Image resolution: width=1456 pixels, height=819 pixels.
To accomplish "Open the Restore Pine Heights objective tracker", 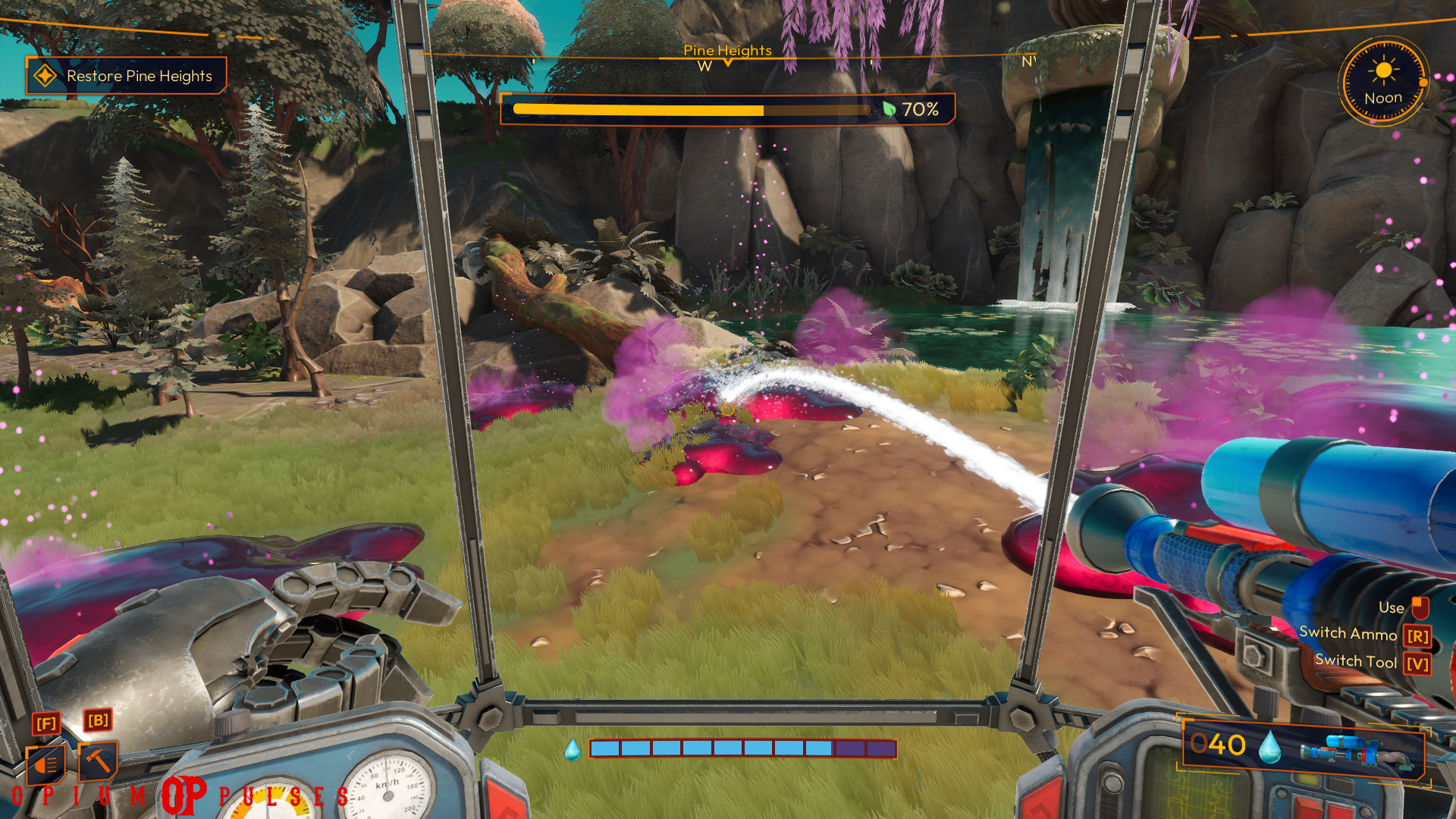I will (x=127, y=76).
